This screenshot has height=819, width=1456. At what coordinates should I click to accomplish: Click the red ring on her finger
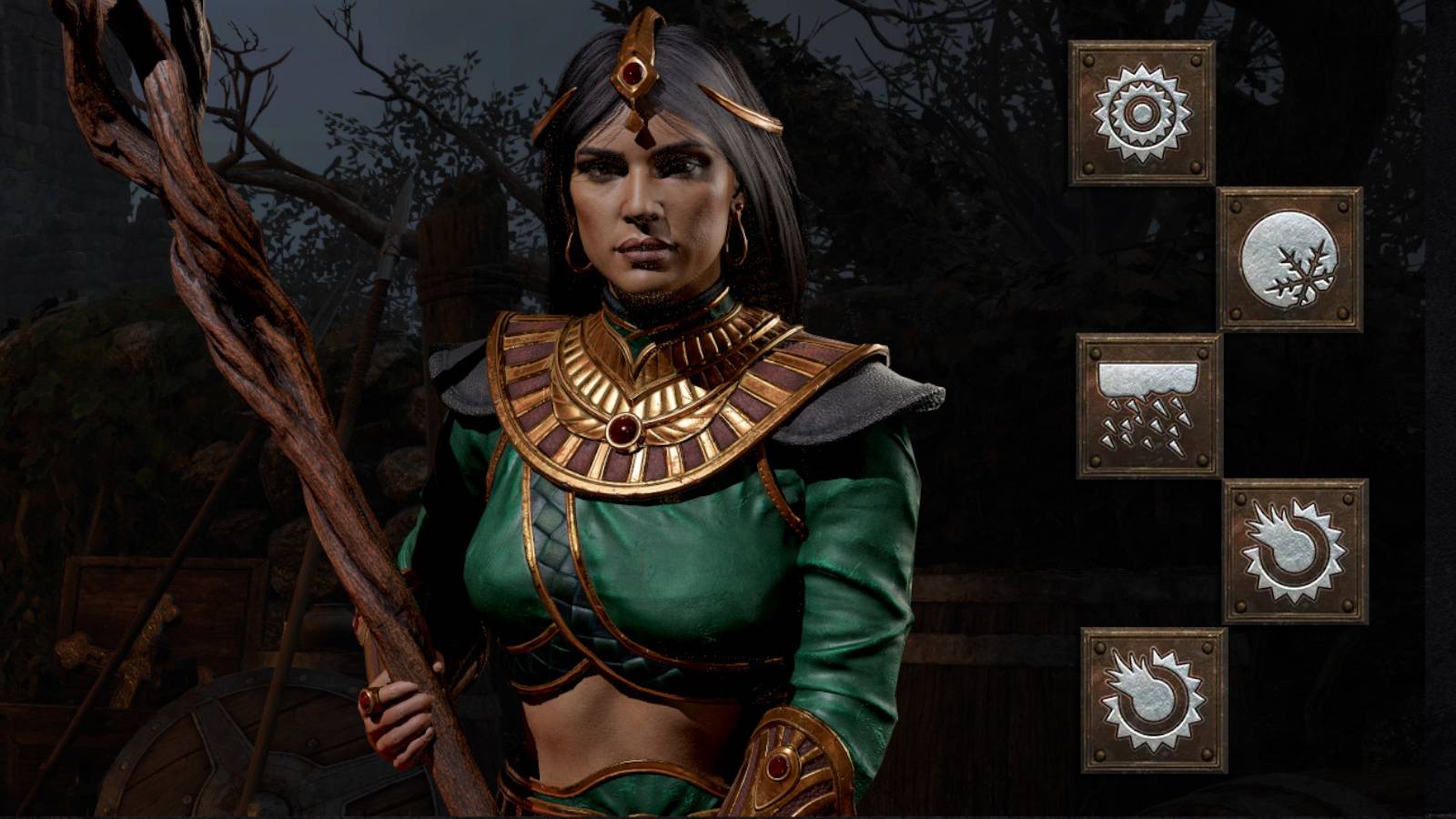point(369,700)
